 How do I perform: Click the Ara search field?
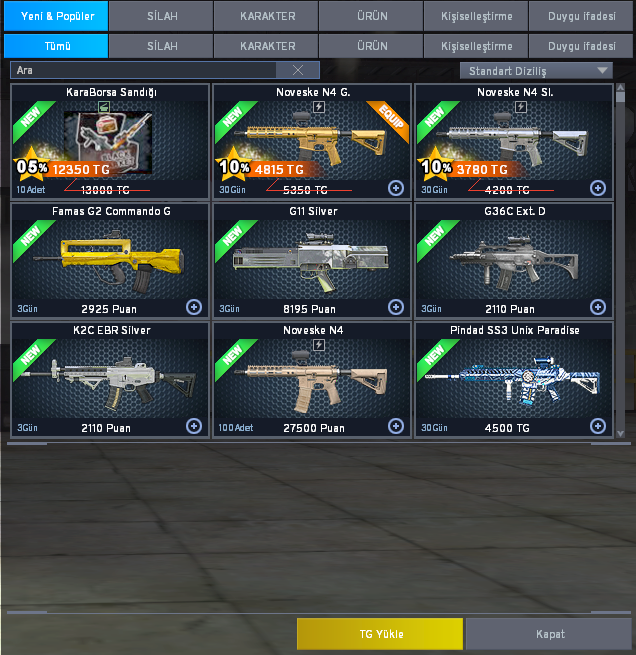145,70
